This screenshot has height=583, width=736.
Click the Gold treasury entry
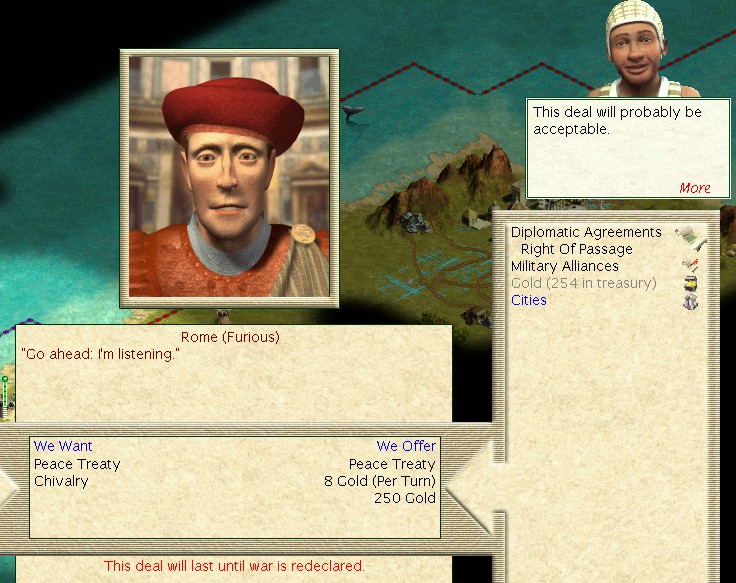click(x=583, y=283)
